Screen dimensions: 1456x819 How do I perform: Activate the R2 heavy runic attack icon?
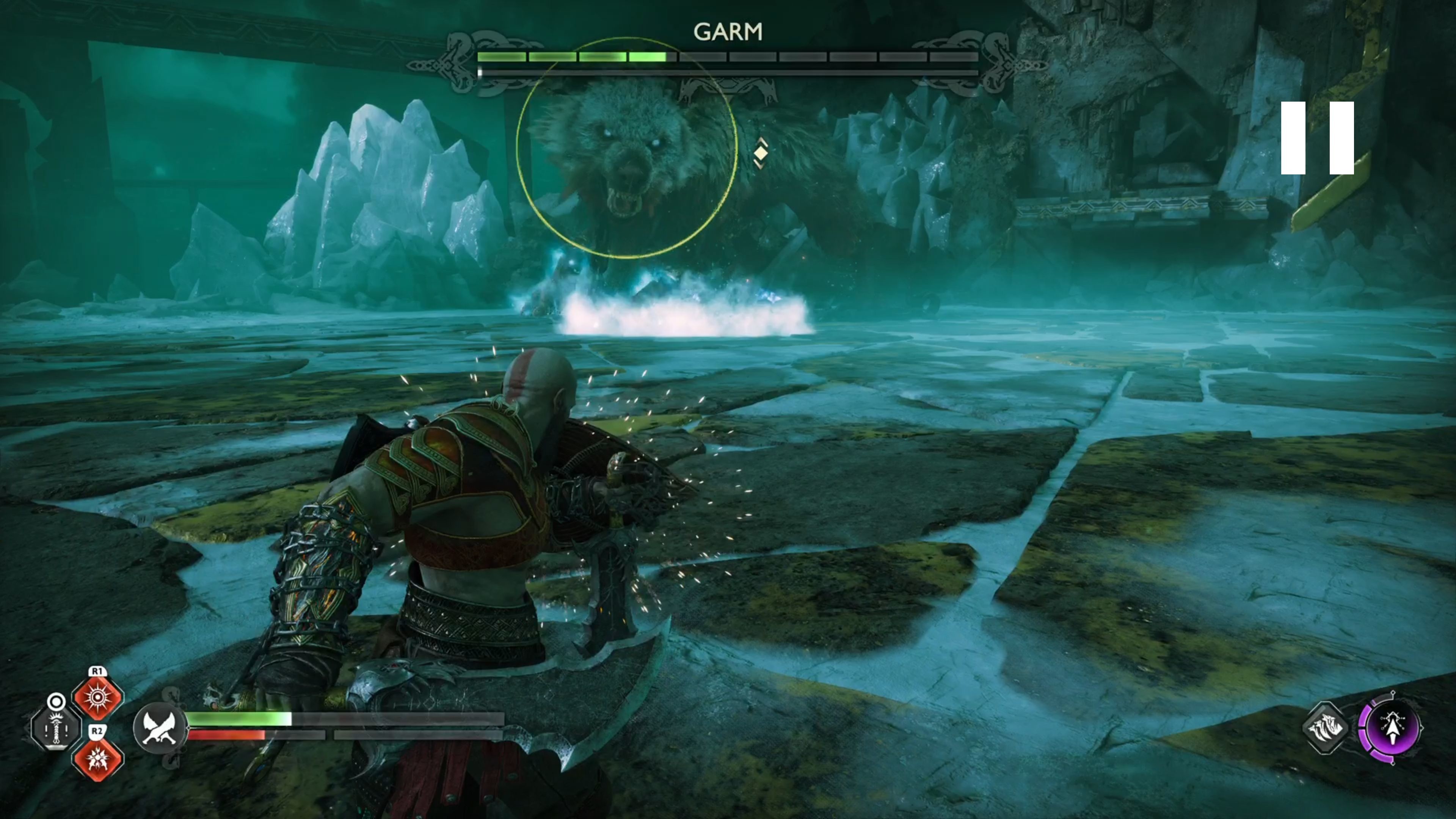(x=98, y=761)
